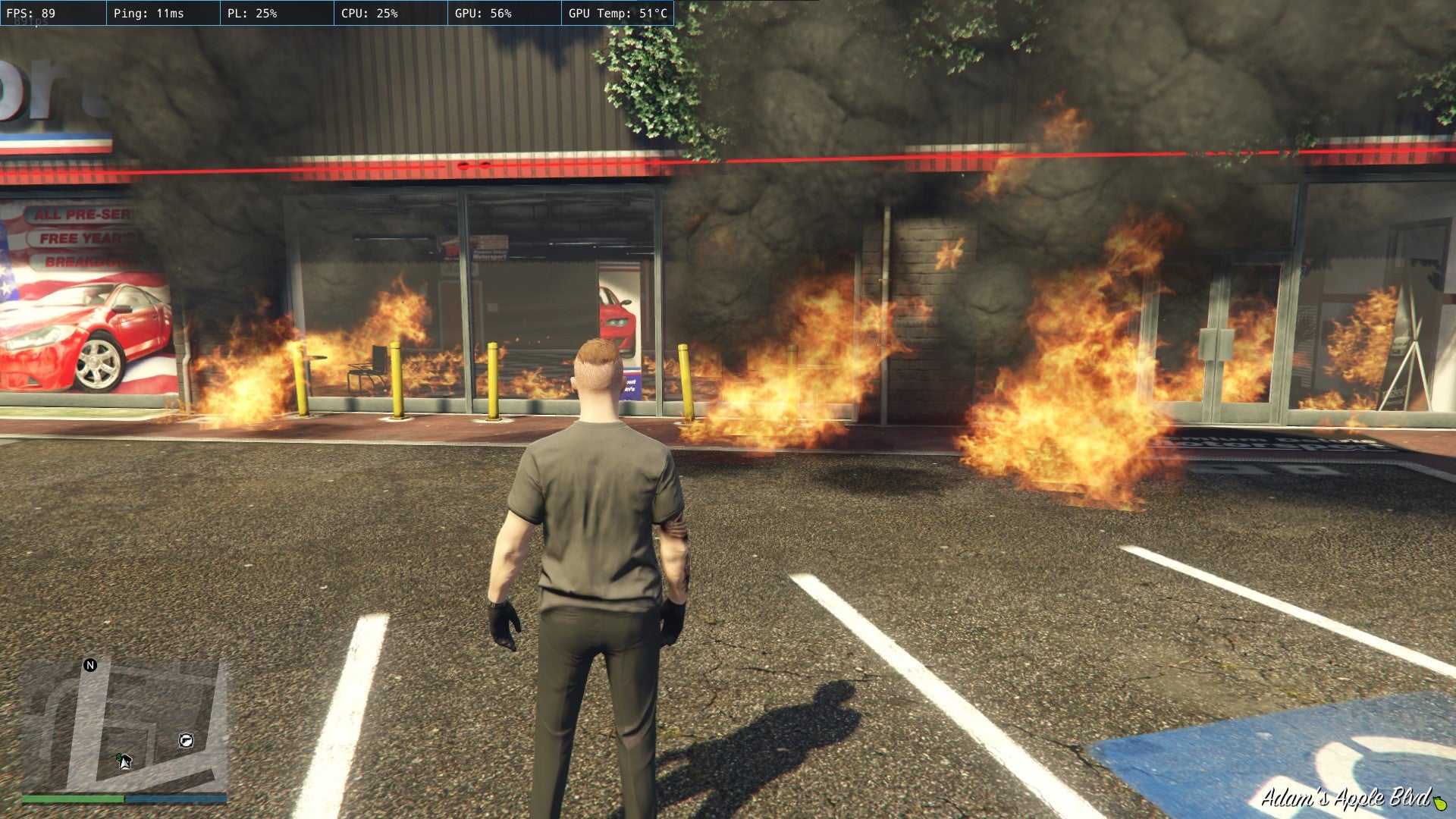Click the gun shop blip on the minimap
This screenshot has width=1456, height=819.
tap(186, 741)
